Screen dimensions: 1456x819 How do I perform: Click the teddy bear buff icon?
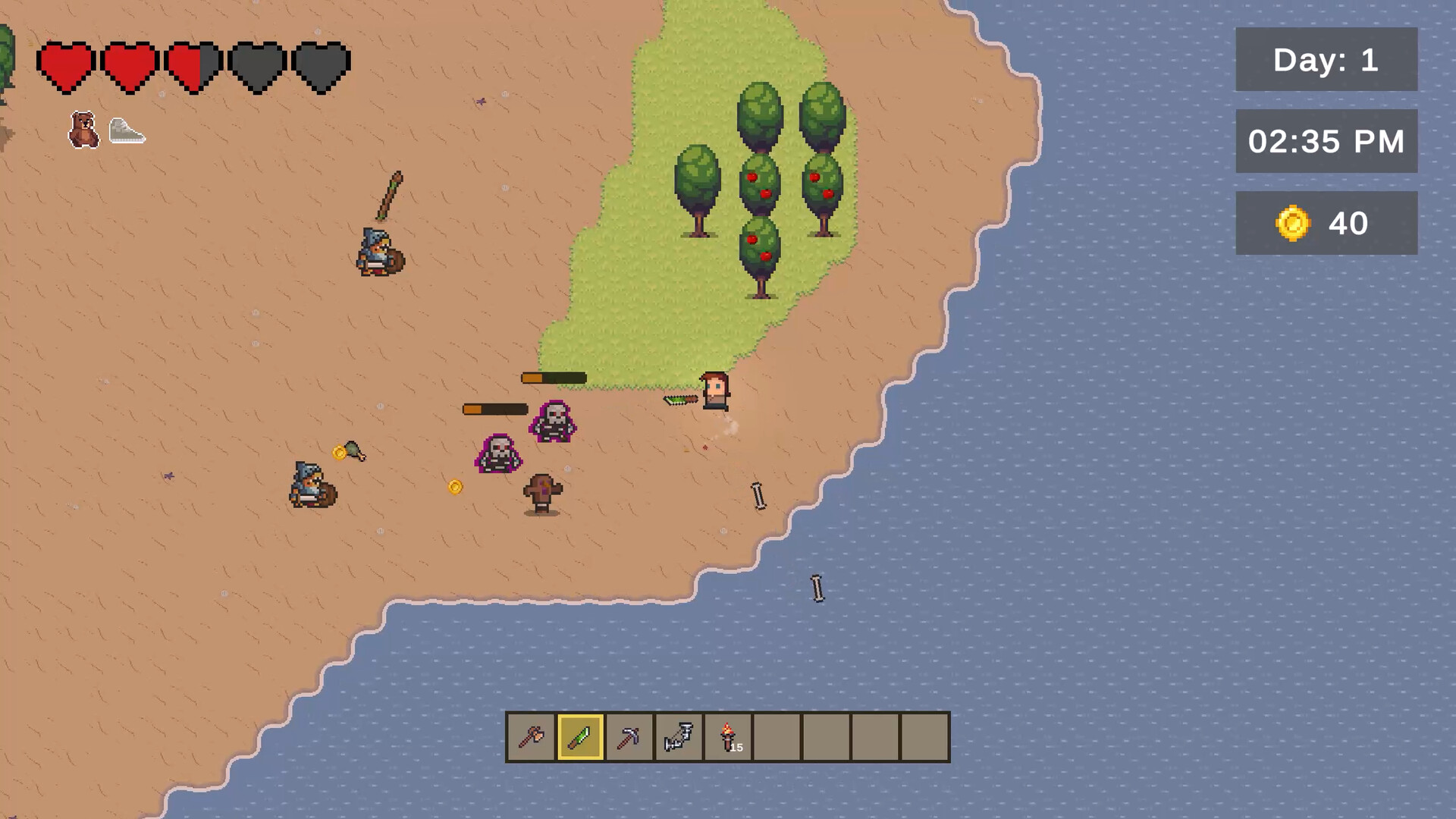click(x=83, y=129)
